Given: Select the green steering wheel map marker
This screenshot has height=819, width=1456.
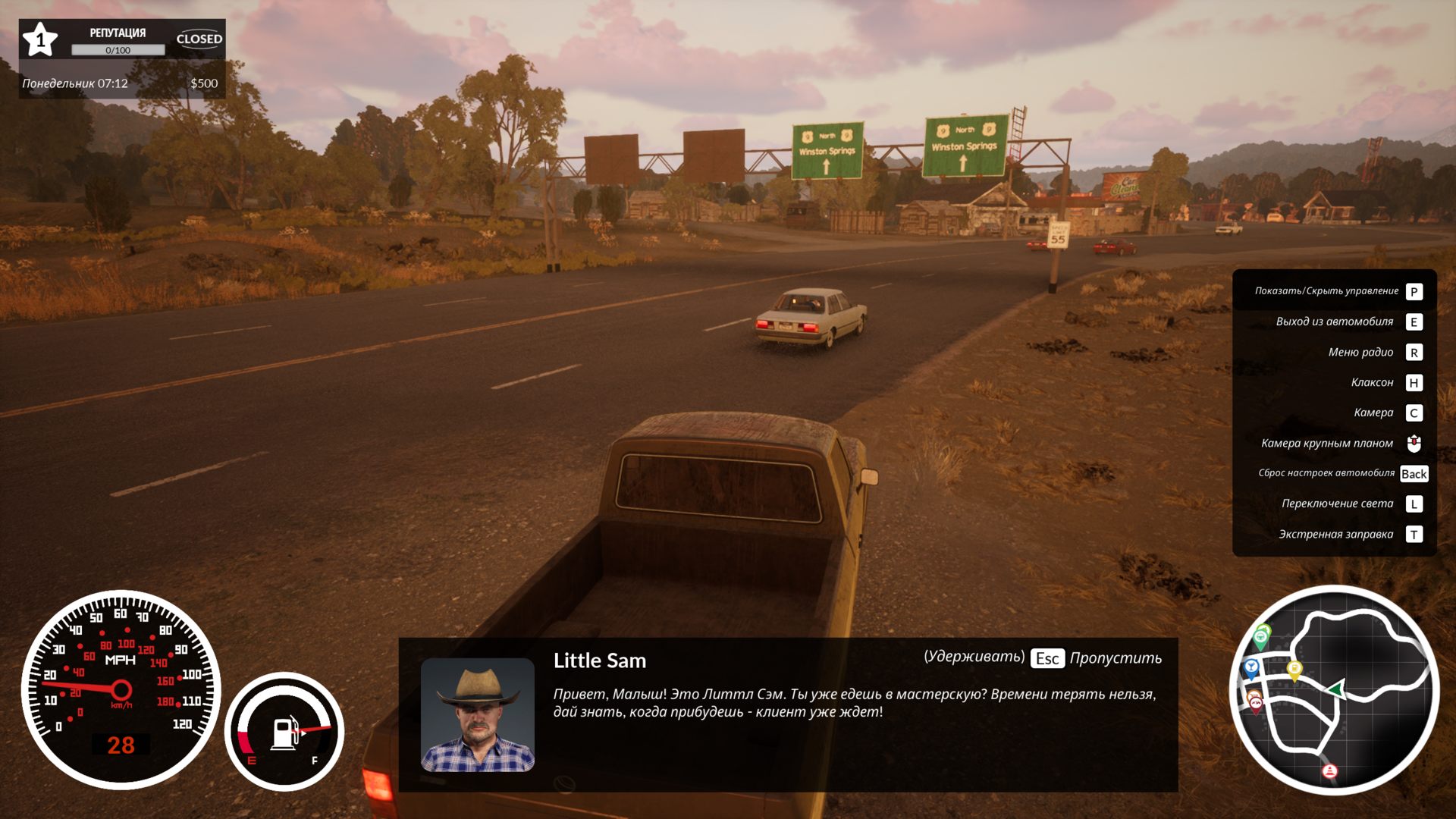Looking at the screenshot, I should tap(1261, 639).
